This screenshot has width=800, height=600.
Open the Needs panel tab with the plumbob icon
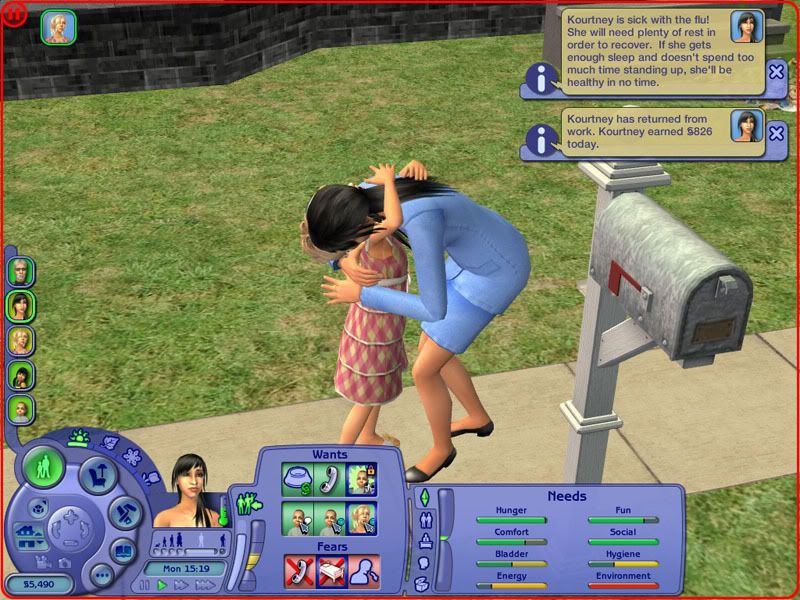pos(423,497)
